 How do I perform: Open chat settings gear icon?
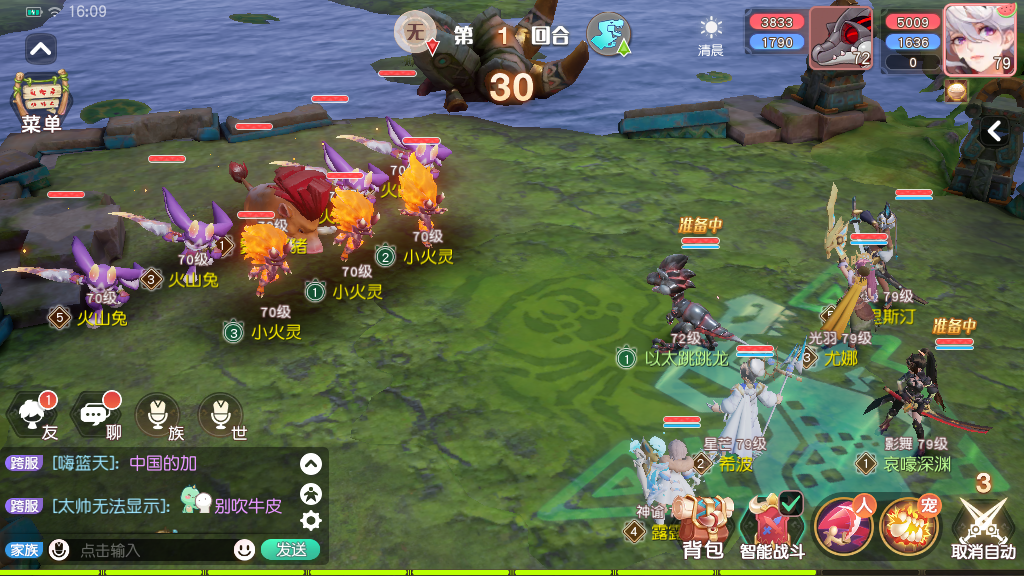coord(311,520)
